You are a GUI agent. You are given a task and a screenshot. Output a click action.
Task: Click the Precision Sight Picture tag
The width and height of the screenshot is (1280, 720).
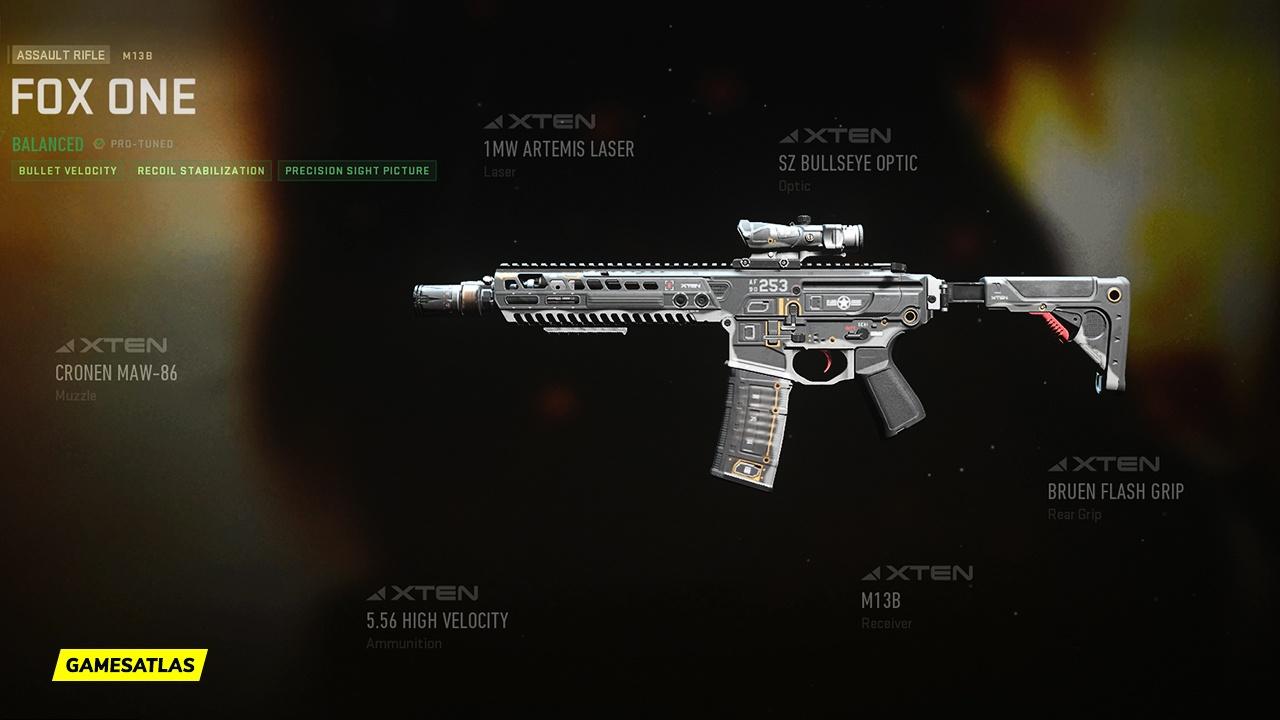tap(357, 171)
